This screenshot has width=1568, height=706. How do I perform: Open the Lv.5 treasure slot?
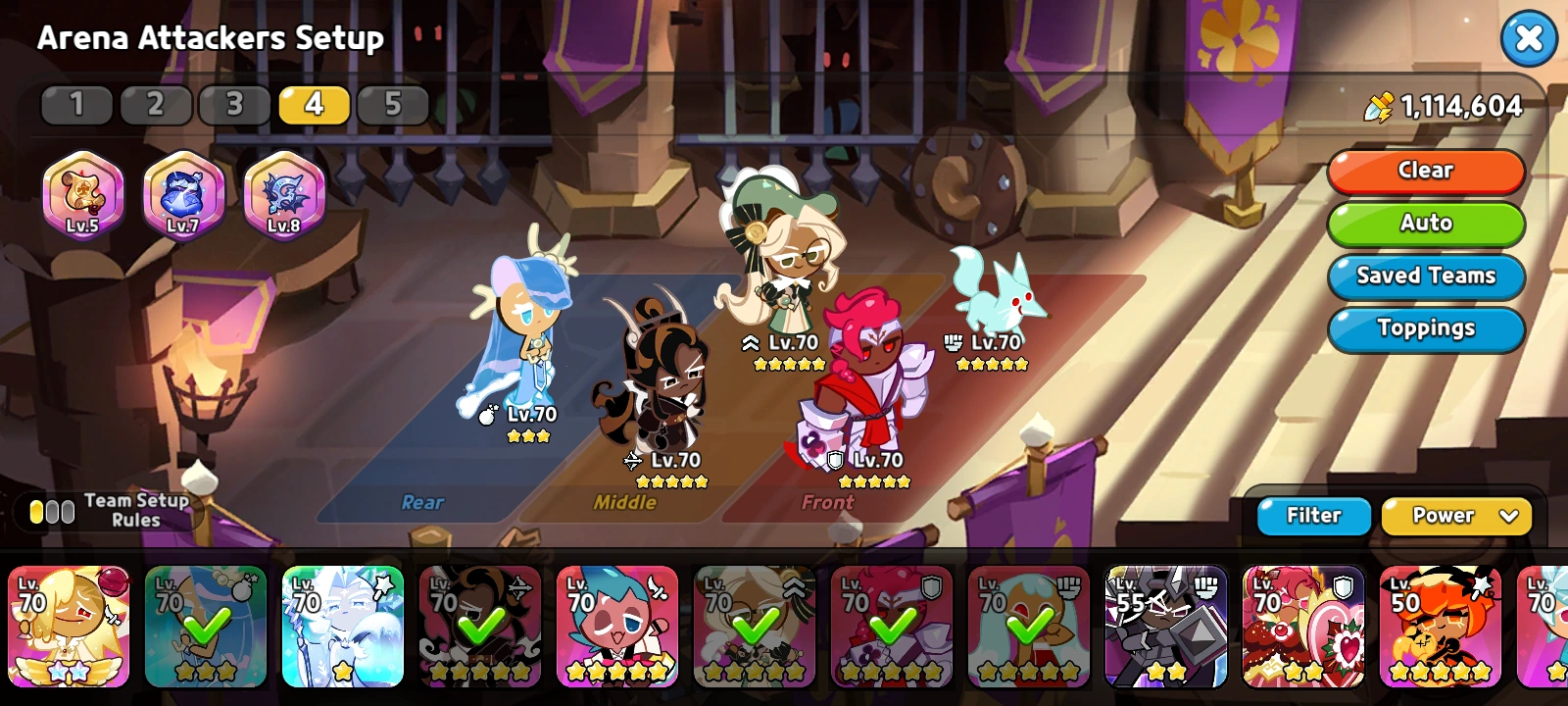point(85,194)
